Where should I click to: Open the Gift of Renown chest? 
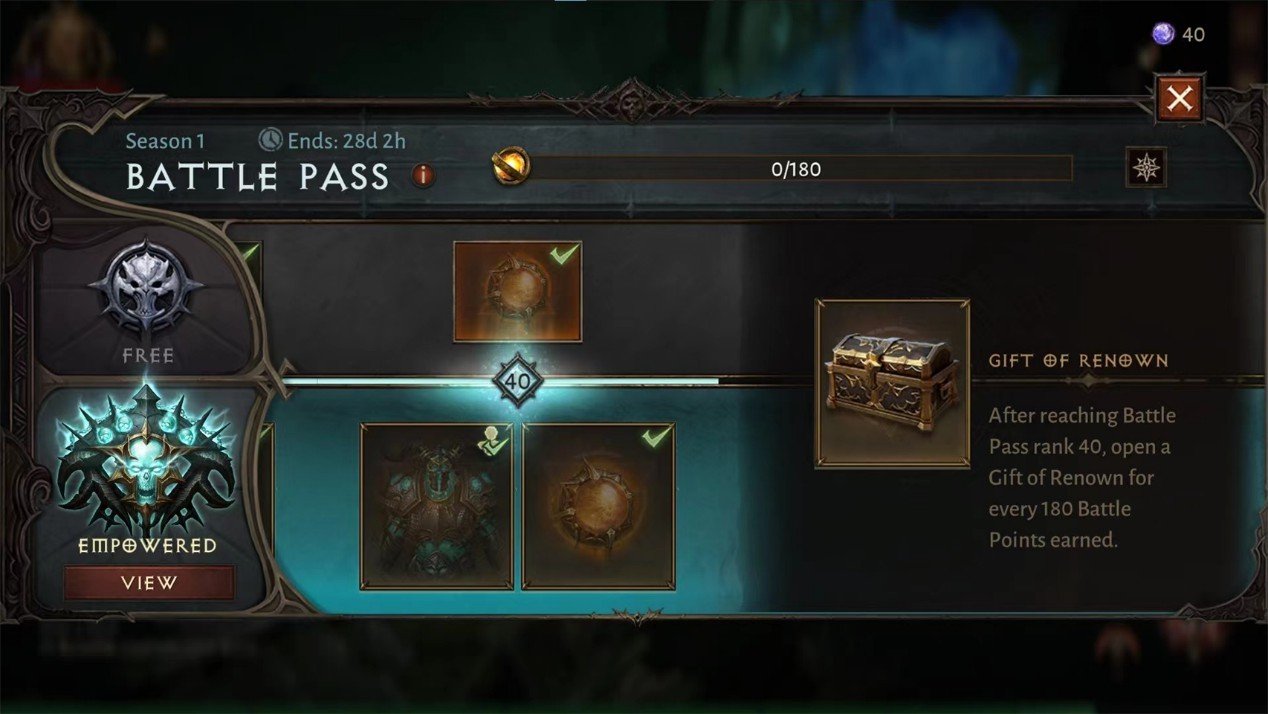[892, 383]
